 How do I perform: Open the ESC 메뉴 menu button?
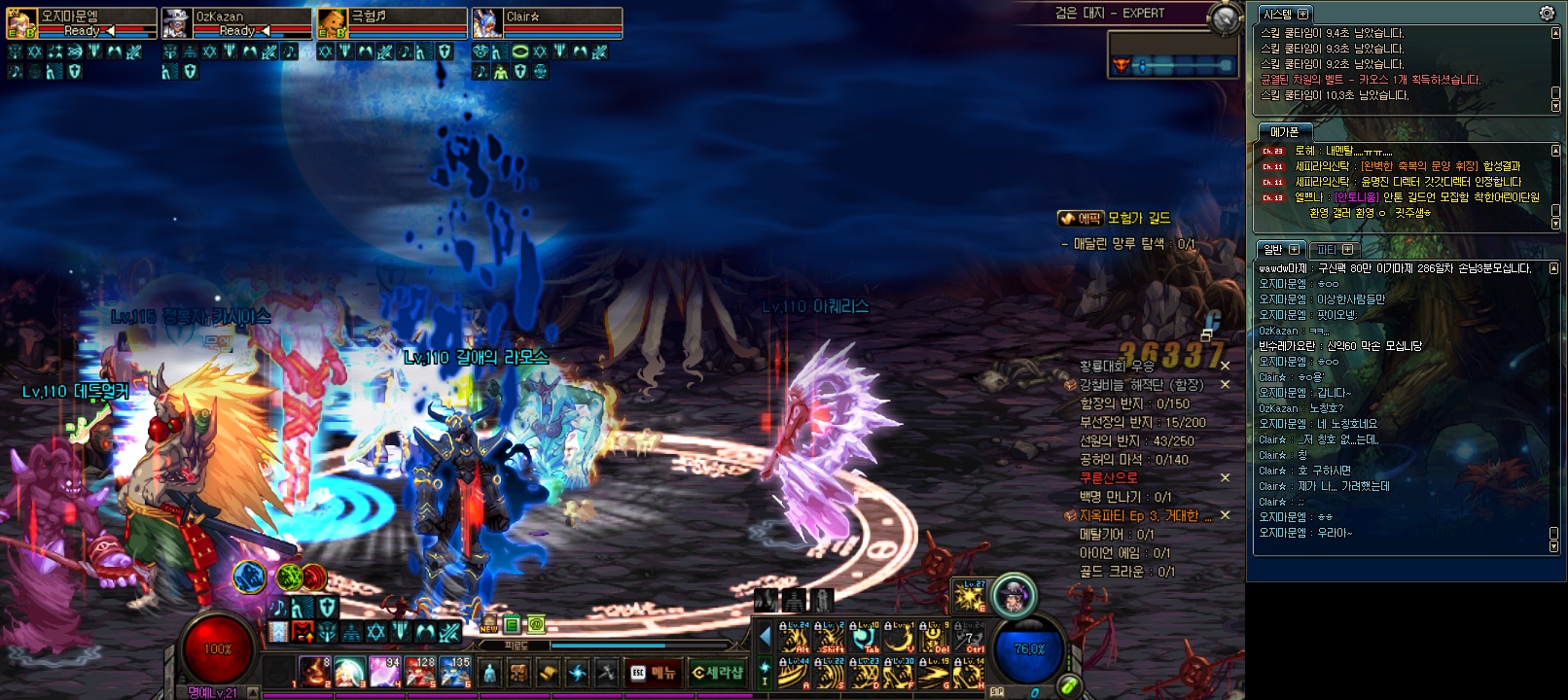point(655,672)
